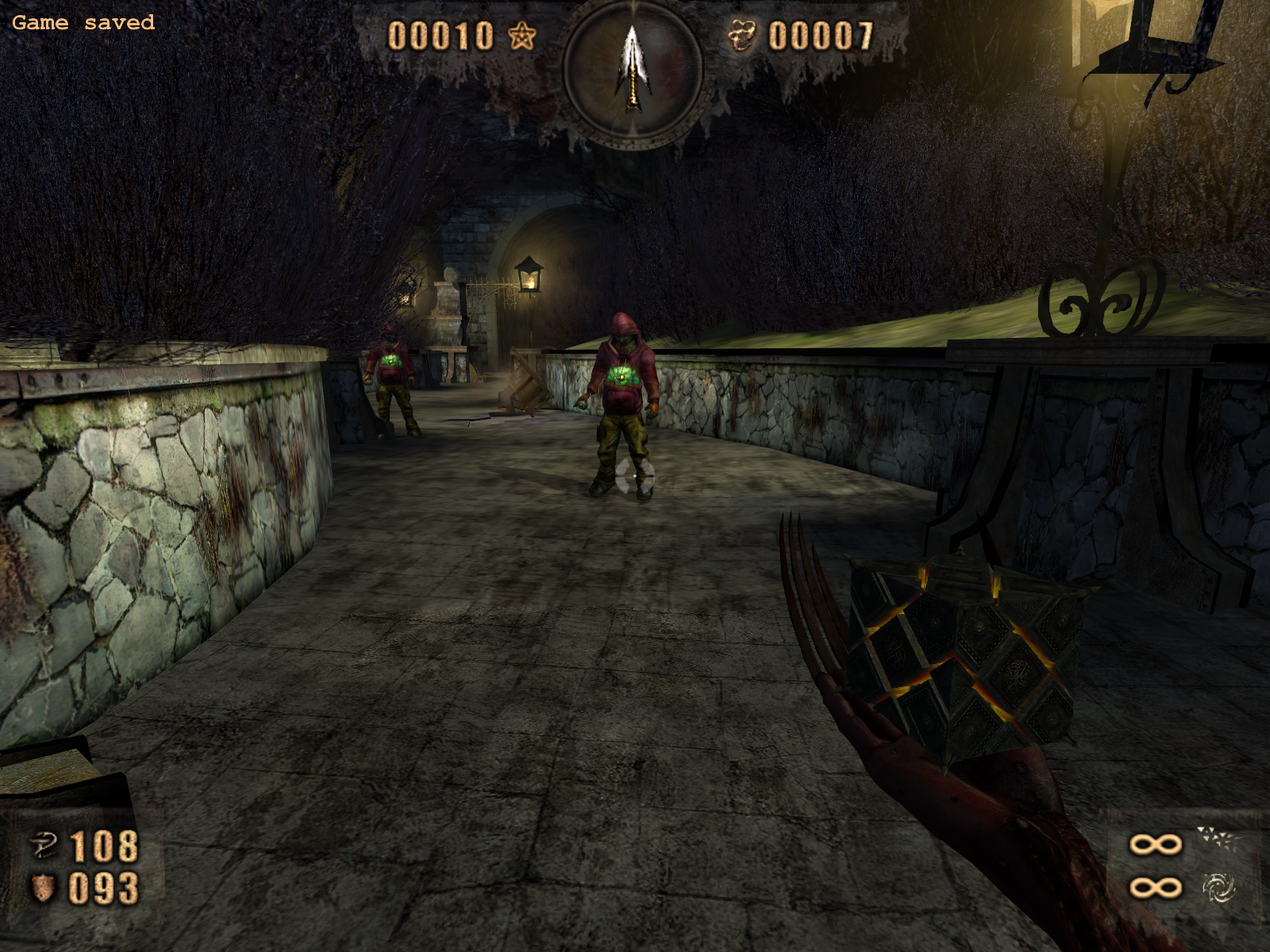The image size is (1270, 952).
Task: Select the shuriken primary ammo icon
Action: pyautogui.click(x=1218, y=839)
